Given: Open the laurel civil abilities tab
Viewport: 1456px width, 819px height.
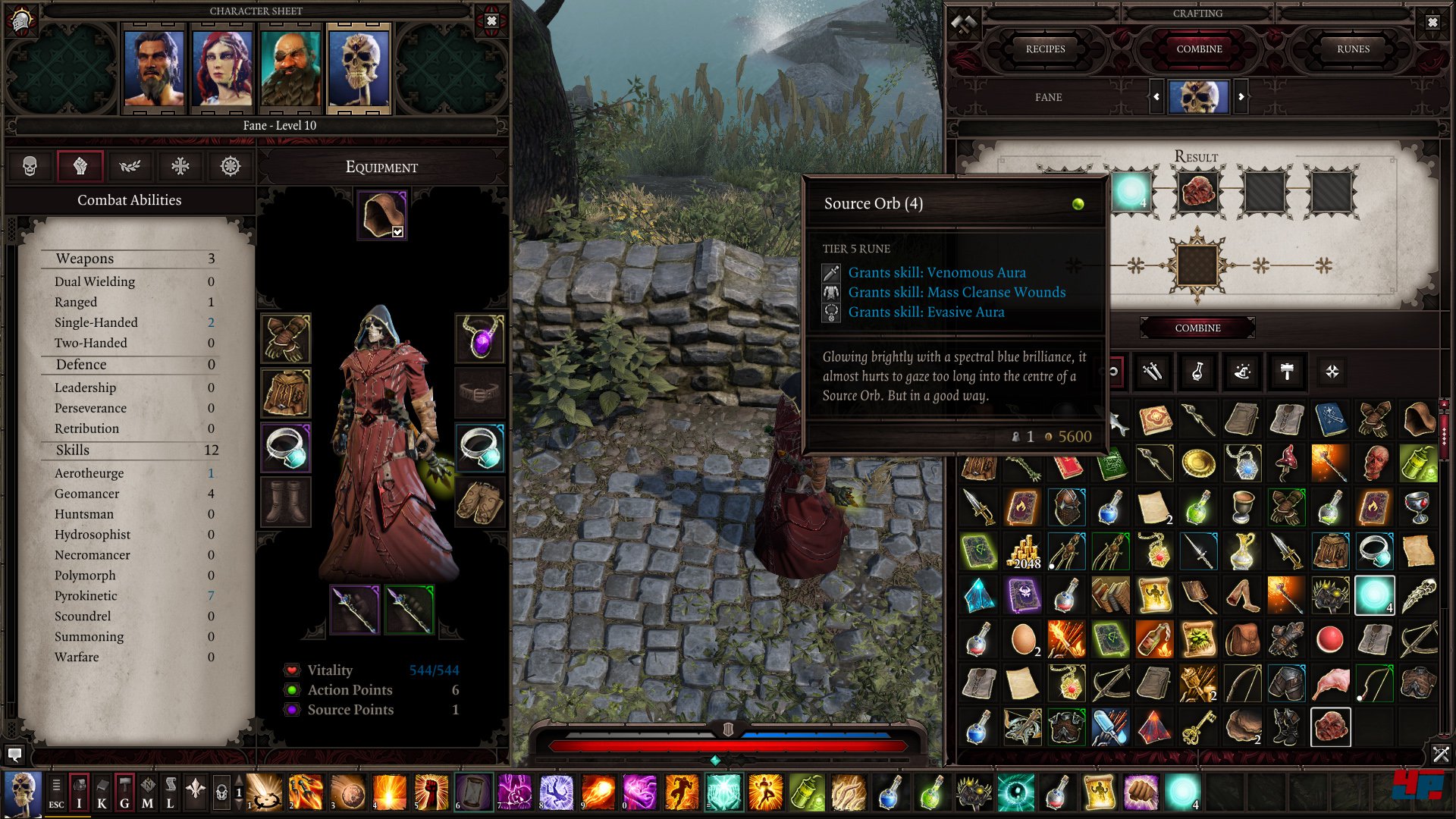Looking at the screenshot, I should pyautogui.click(x=130, y=166).
